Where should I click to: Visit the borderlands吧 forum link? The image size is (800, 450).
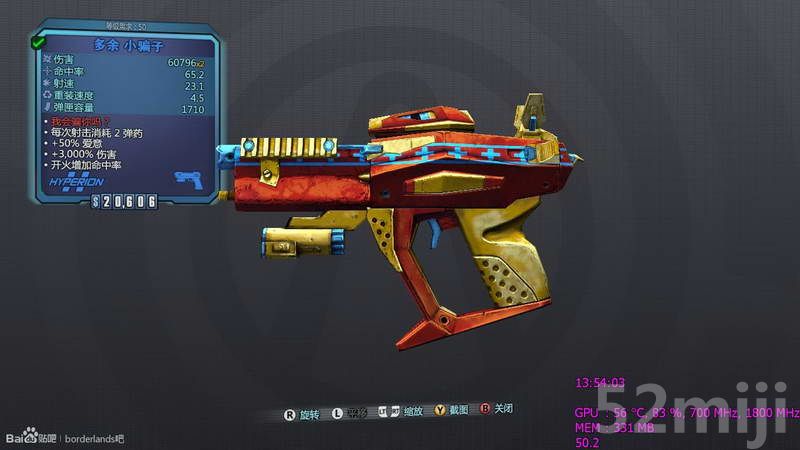(96, 438)
